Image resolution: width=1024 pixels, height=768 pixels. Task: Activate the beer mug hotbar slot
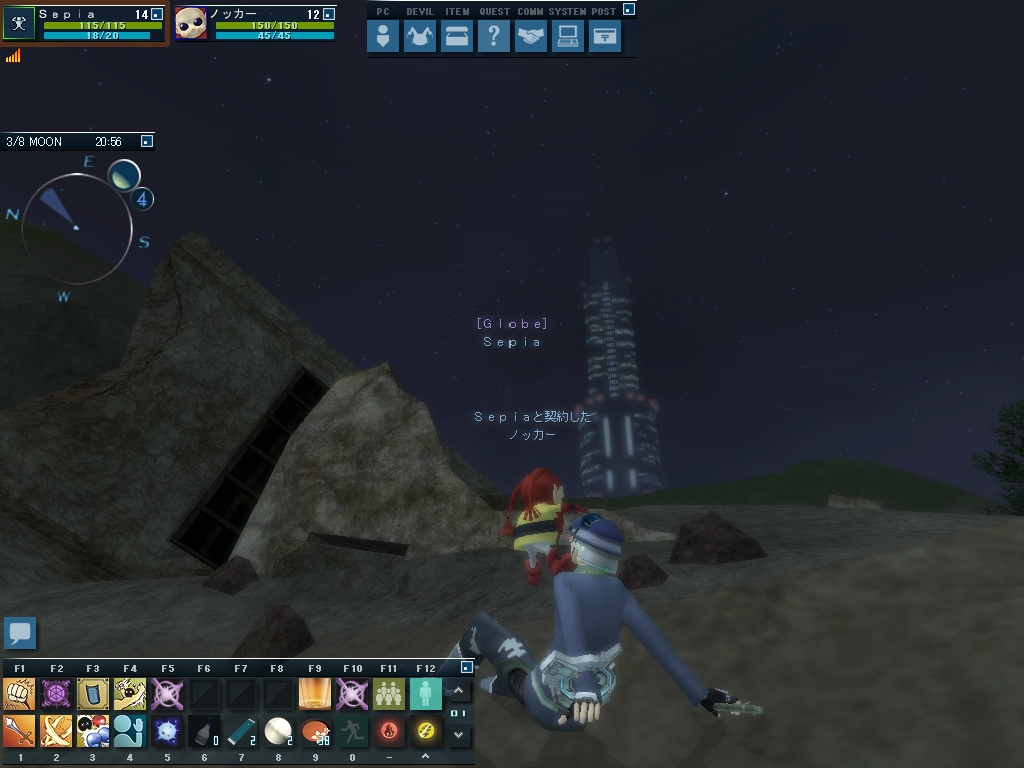tap(315, 693)
